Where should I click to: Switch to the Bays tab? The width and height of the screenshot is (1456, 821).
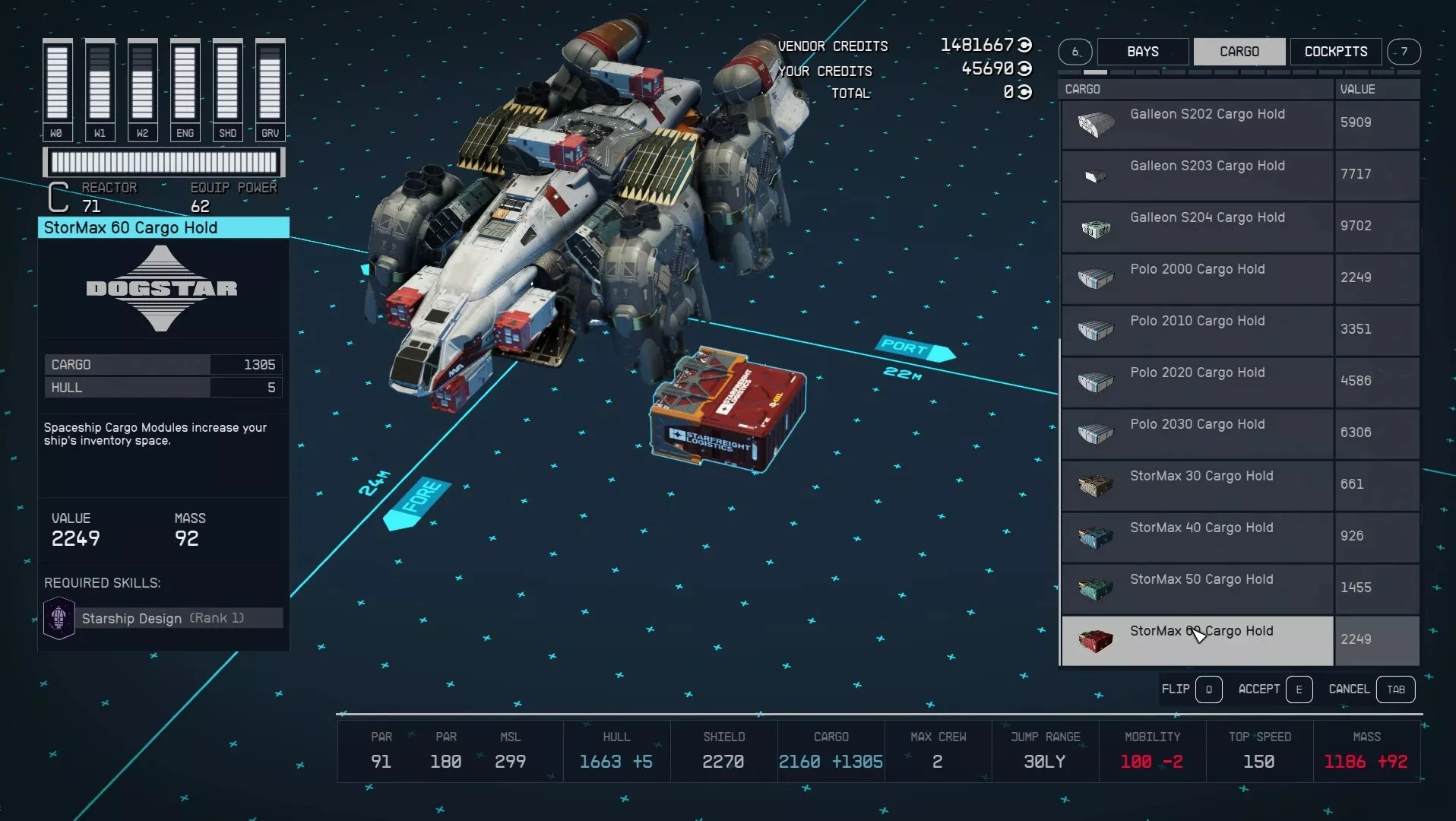pos(1142,52)
